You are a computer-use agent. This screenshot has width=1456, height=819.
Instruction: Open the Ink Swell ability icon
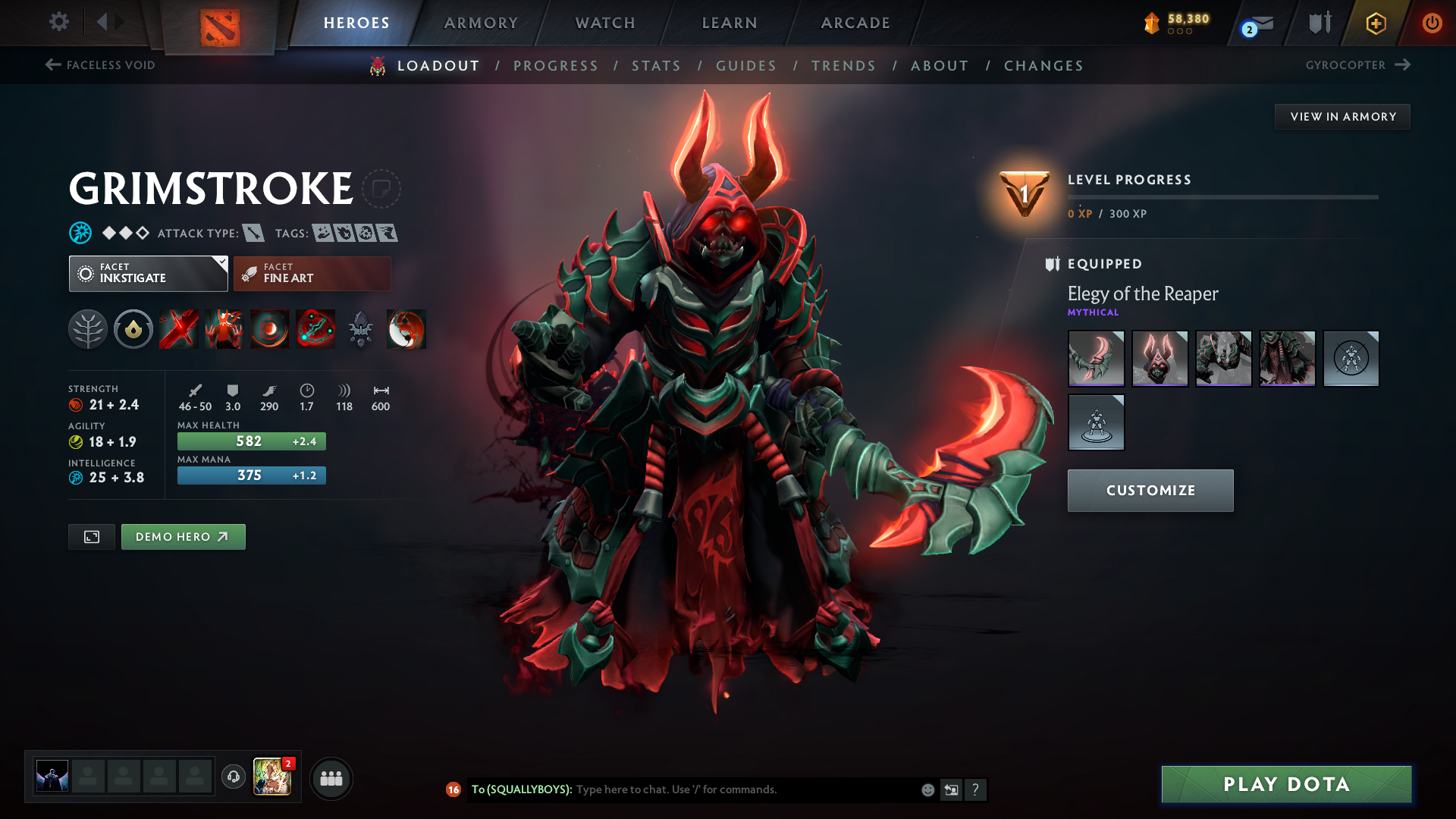click(269, 329)
